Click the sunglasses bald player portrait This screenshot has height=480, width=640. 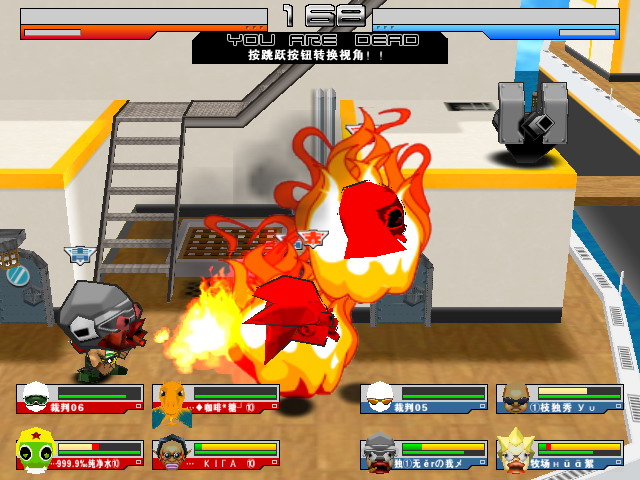pos(516,398)
